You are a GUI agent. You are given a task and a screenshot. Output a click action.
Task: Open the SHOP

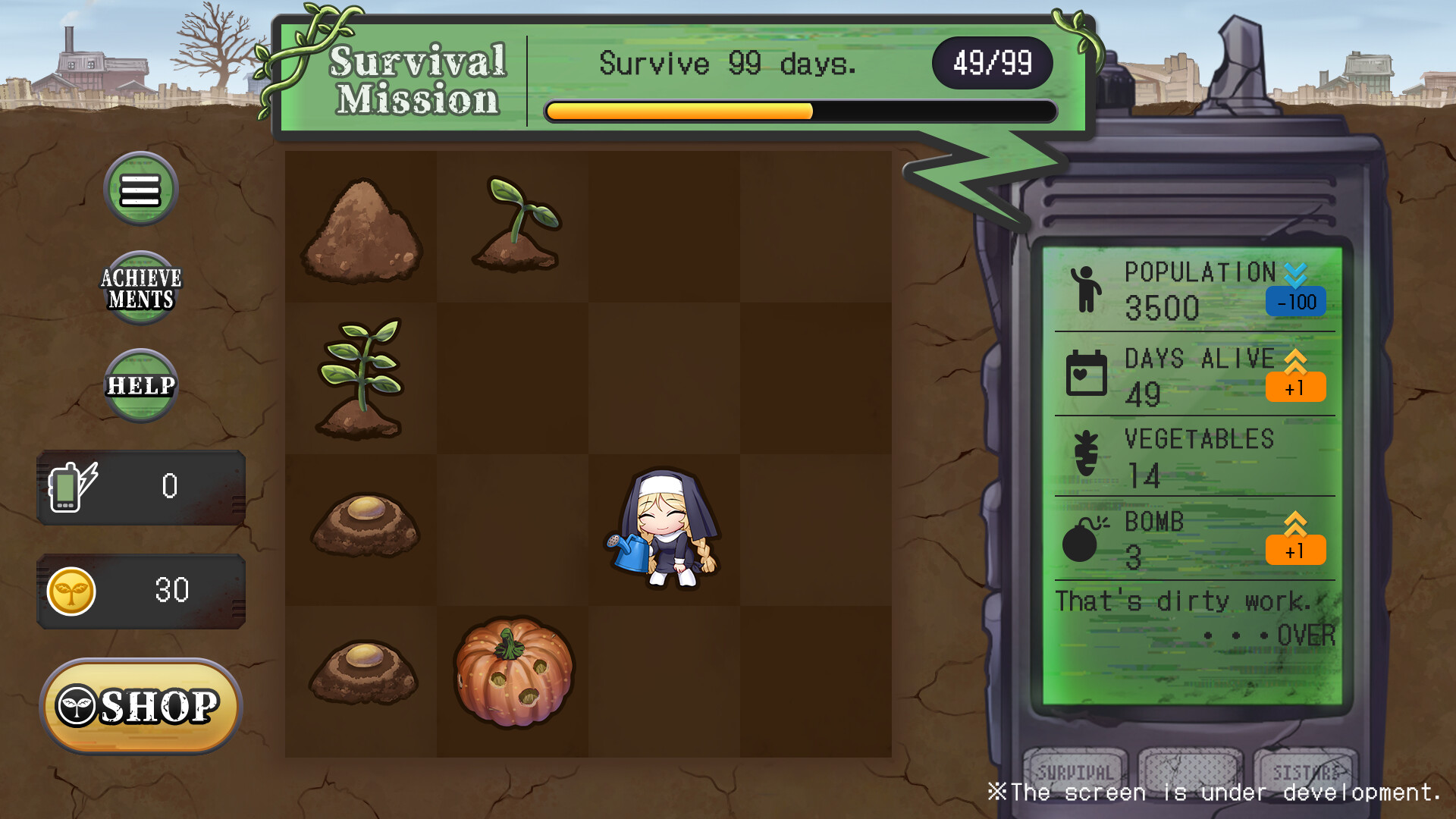(141, 707)
